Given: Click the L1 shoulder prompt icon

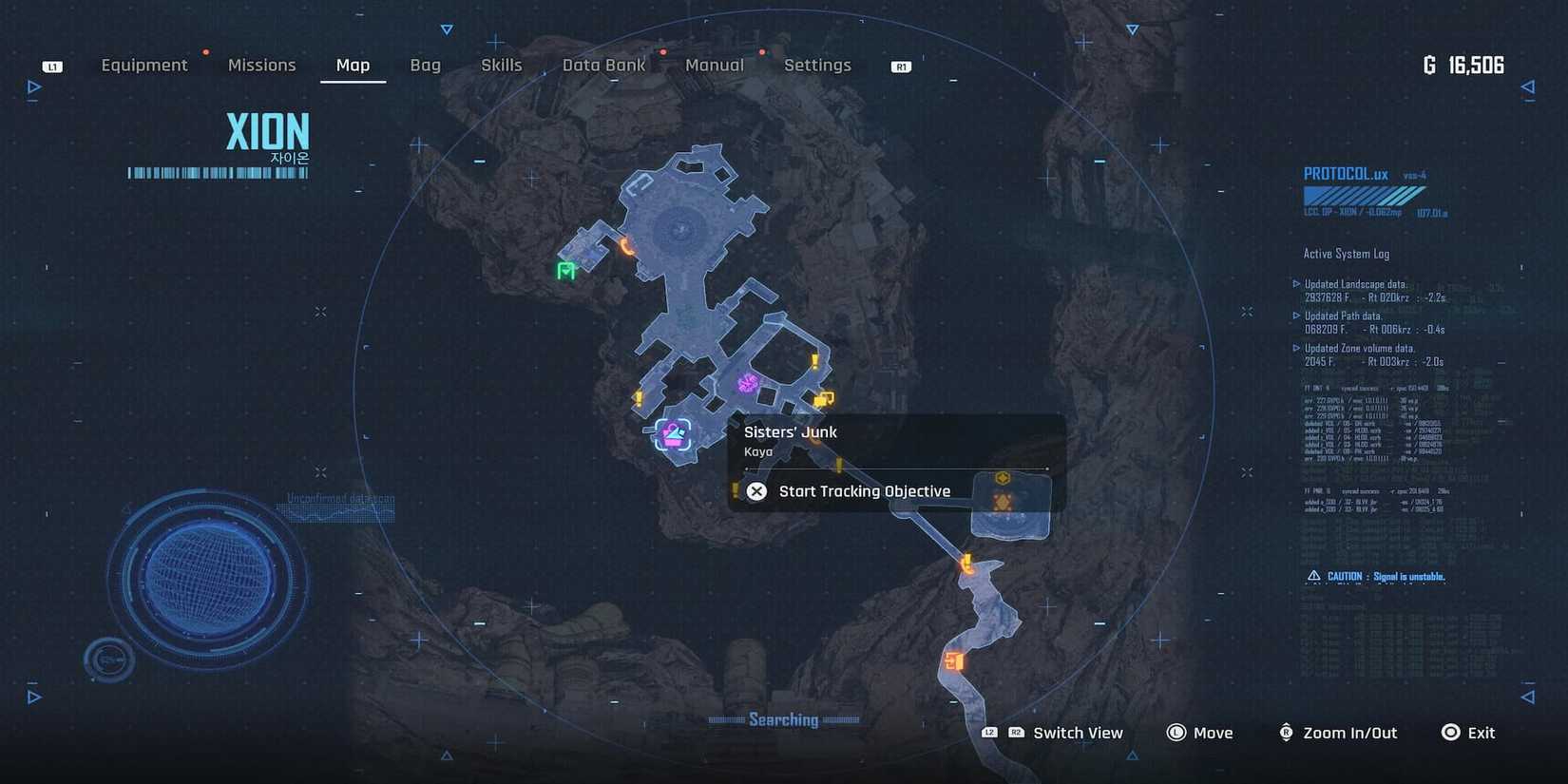Looking at the screenshot, I should 52,66.
